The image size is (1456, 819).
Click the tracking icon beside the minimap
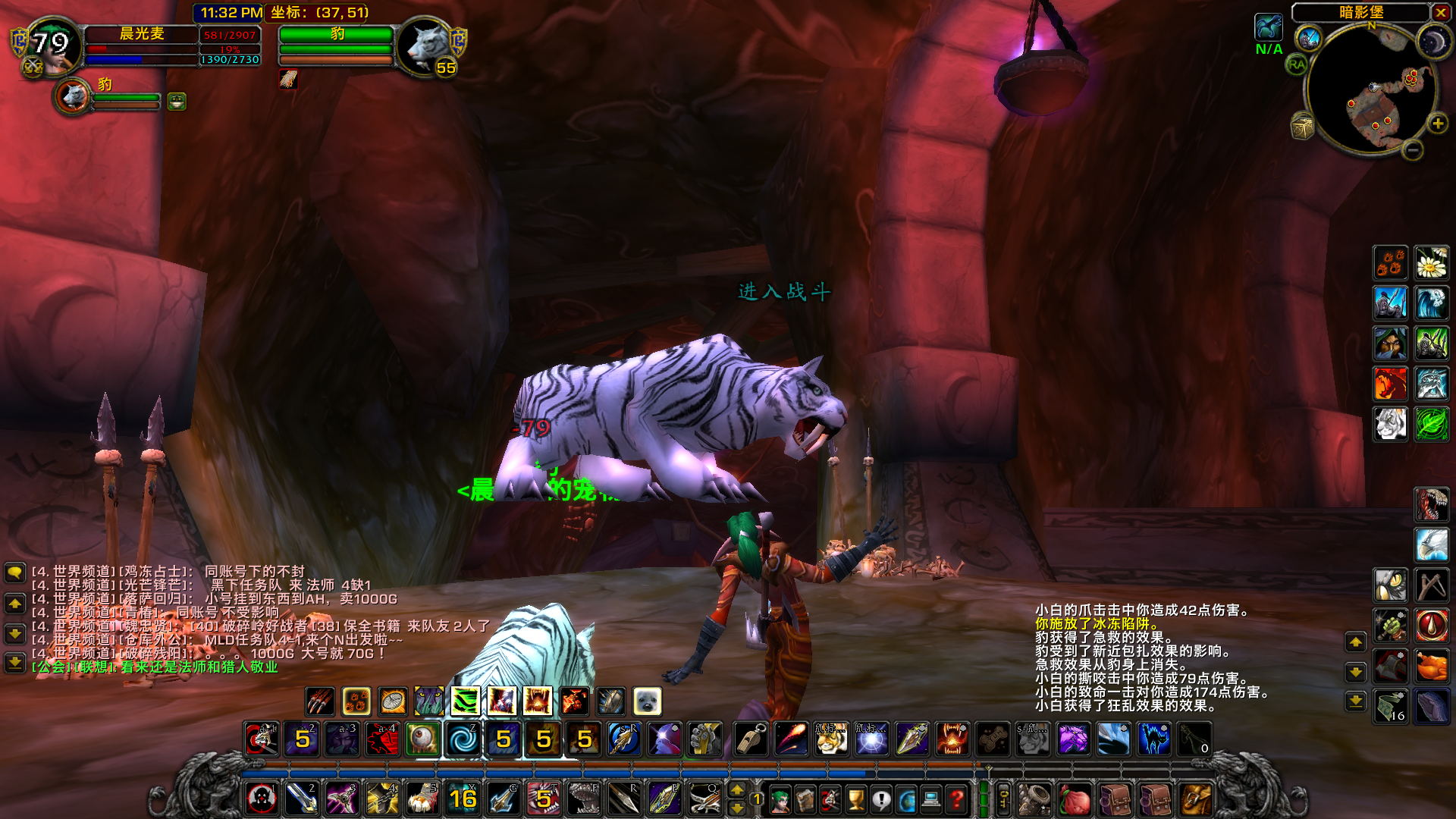coord(1269,28)
